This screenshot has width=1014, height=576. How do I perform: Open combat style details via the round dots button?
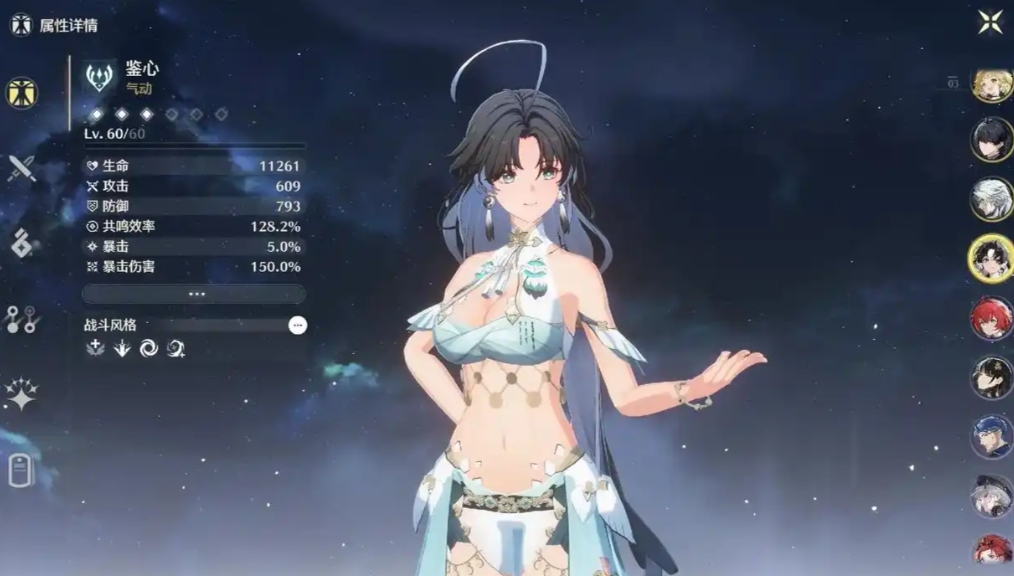(297, 325)
